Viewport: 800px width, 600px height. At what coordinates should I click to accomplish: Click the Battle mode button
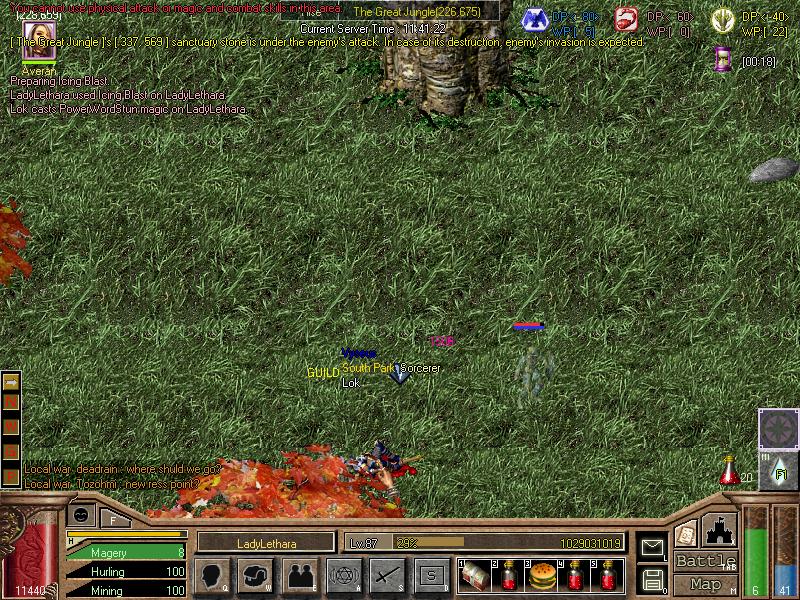tap(706, 561)
